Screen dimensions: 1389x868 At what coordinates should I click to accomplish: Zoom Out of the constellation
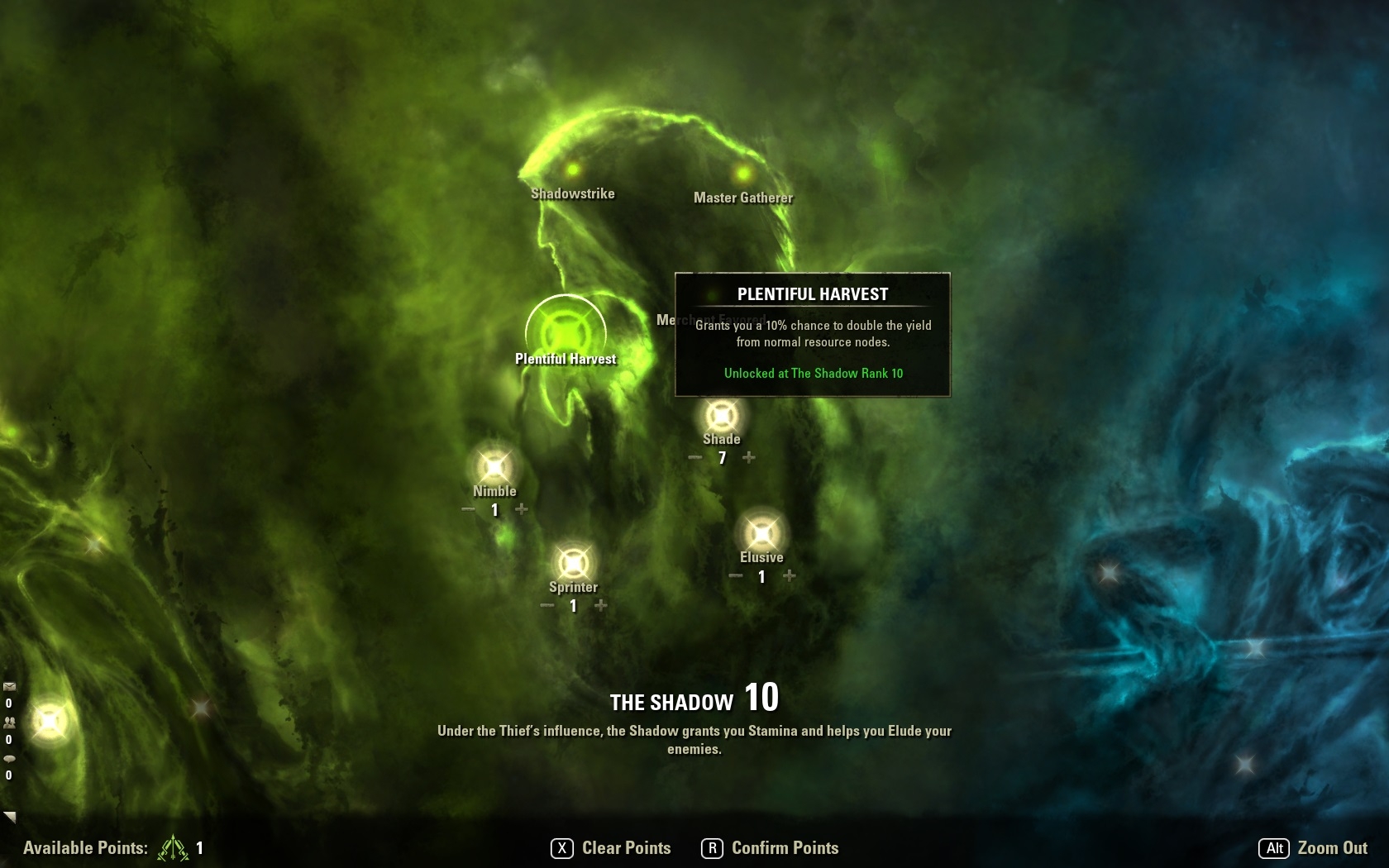(1313, 848)
